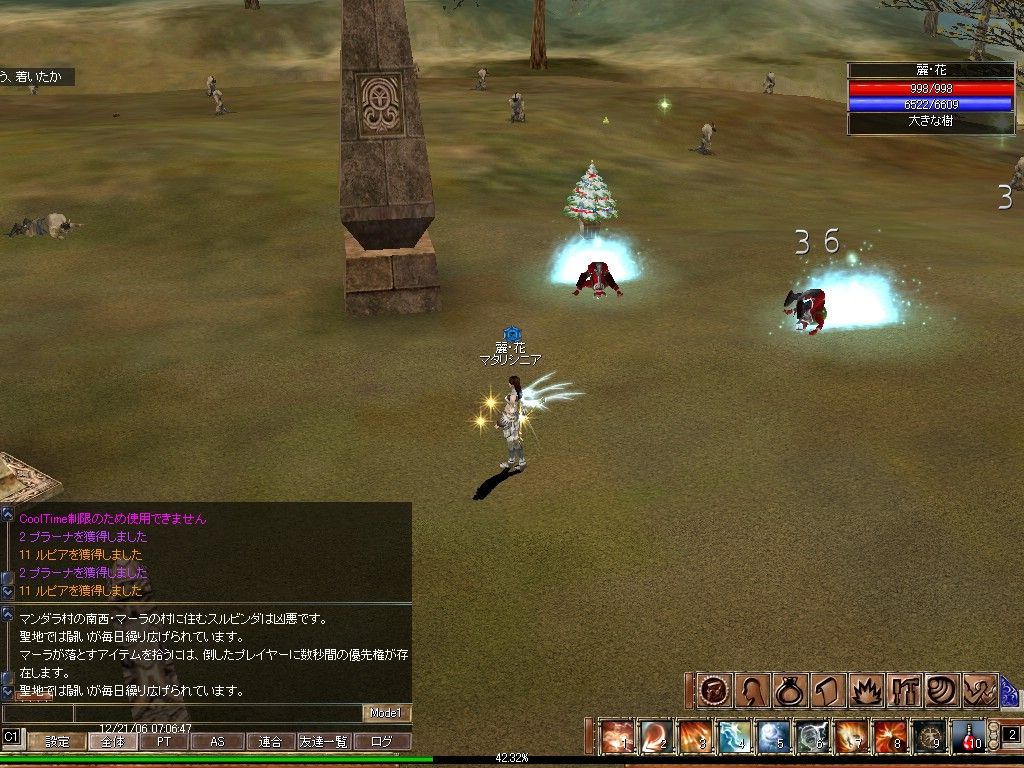Screen dimensions: 1024x768
Task: Open the hammer crafting menu icon
Action: coord(903,691)
